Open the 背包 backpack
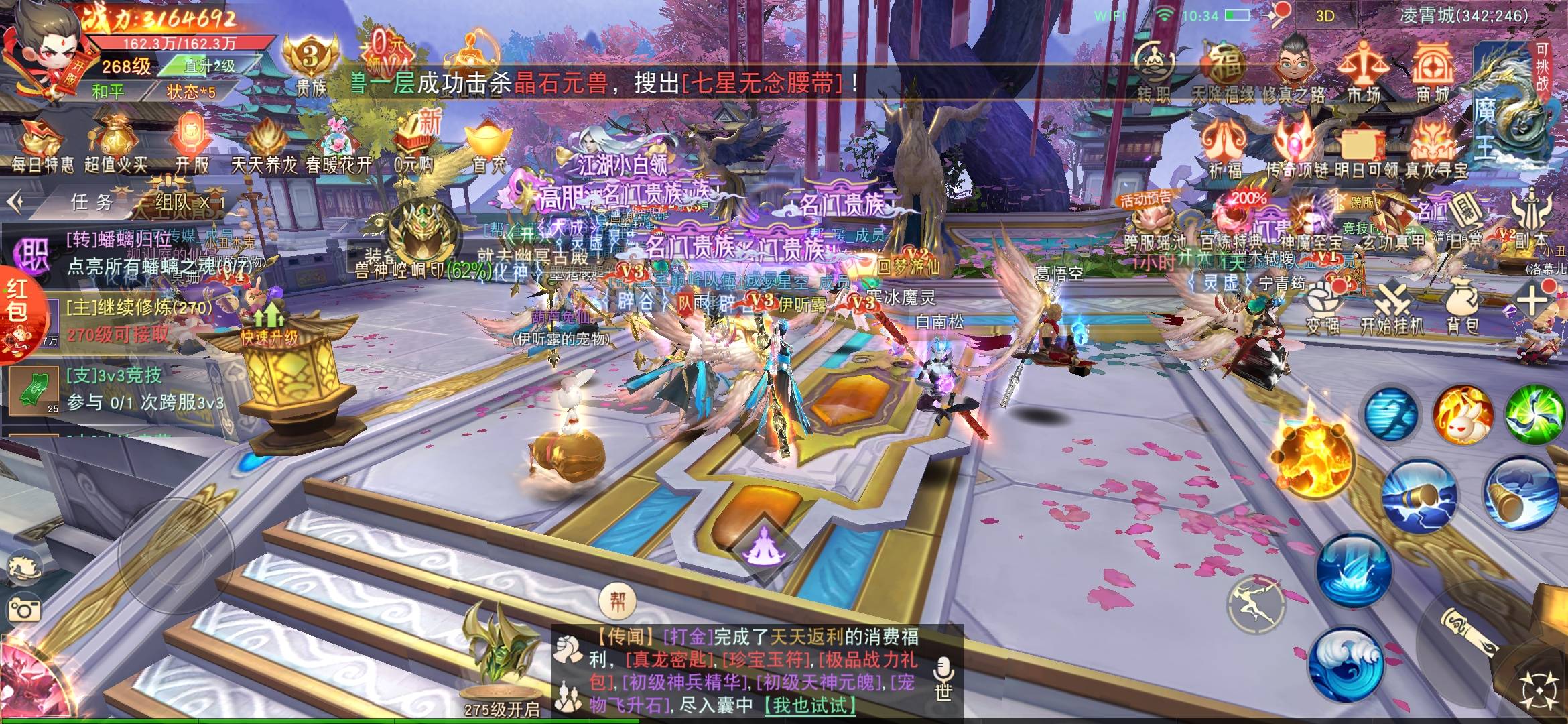Image resolution: width=1568 pixels, height=724 pixels. tap(1462, 307)
